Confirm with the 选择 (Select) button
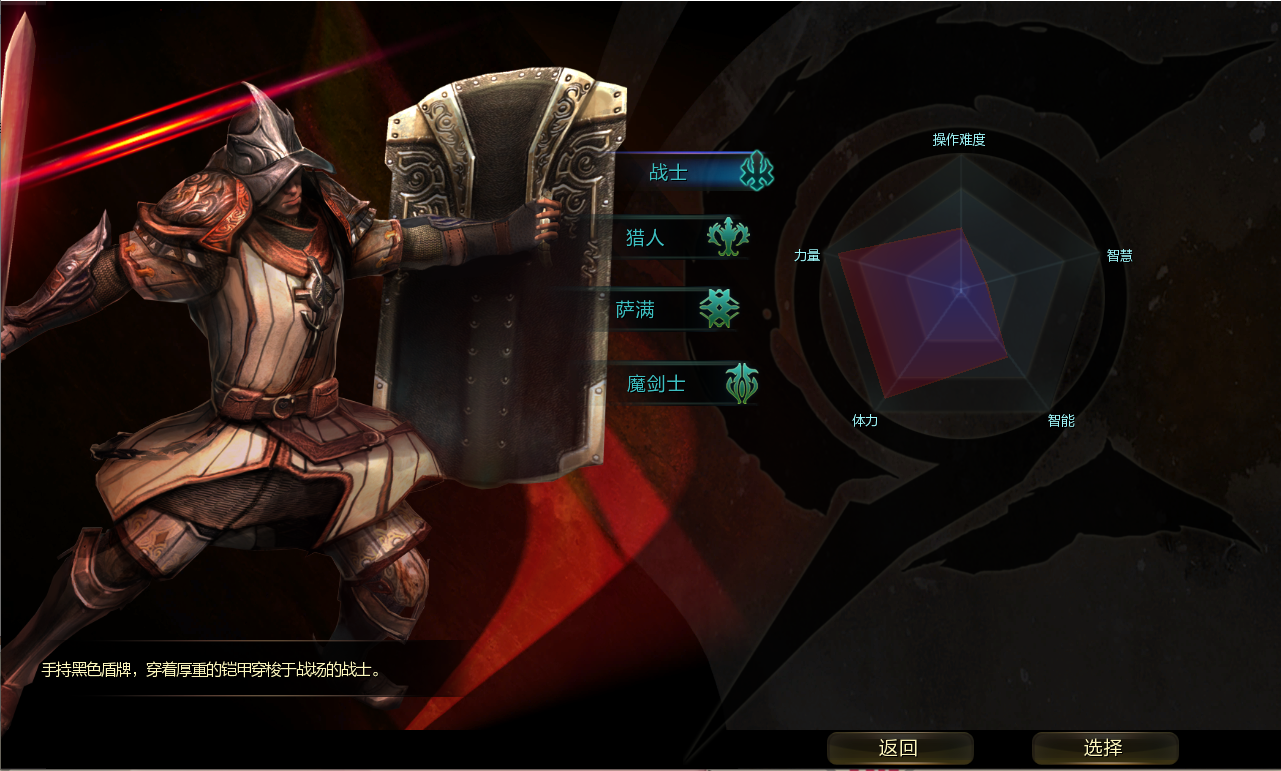This screenshot has height=771, width=1281. point(1104,748)
